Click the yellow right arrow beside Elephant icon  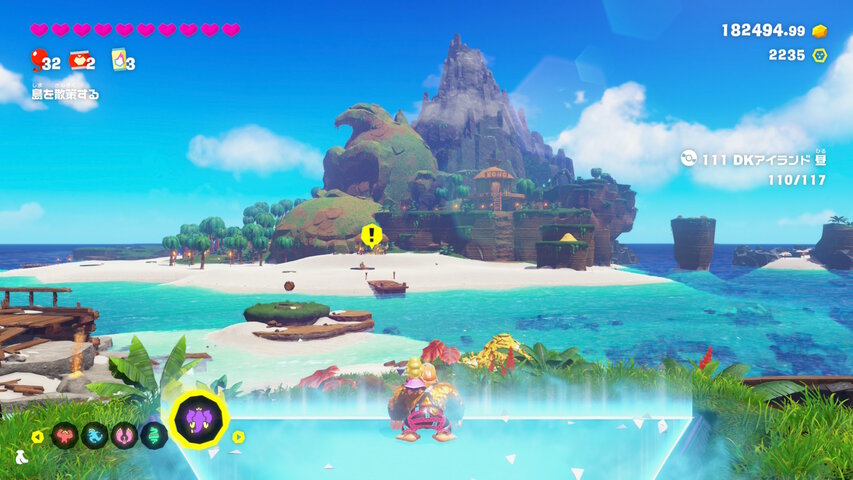click(239, 436)
